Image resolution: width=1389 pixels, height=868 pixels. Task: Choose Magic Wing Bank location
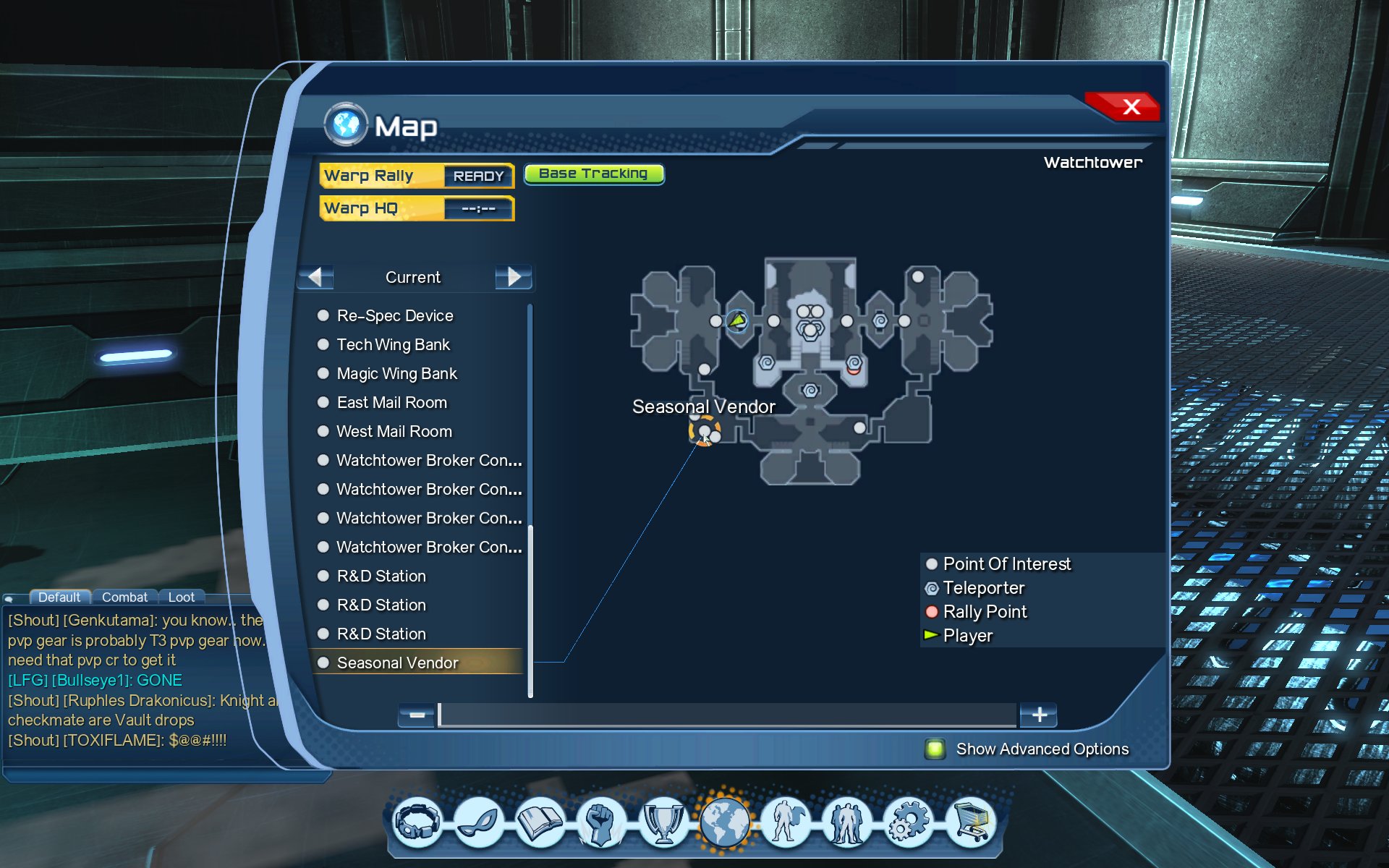click(x=396, y=373)
